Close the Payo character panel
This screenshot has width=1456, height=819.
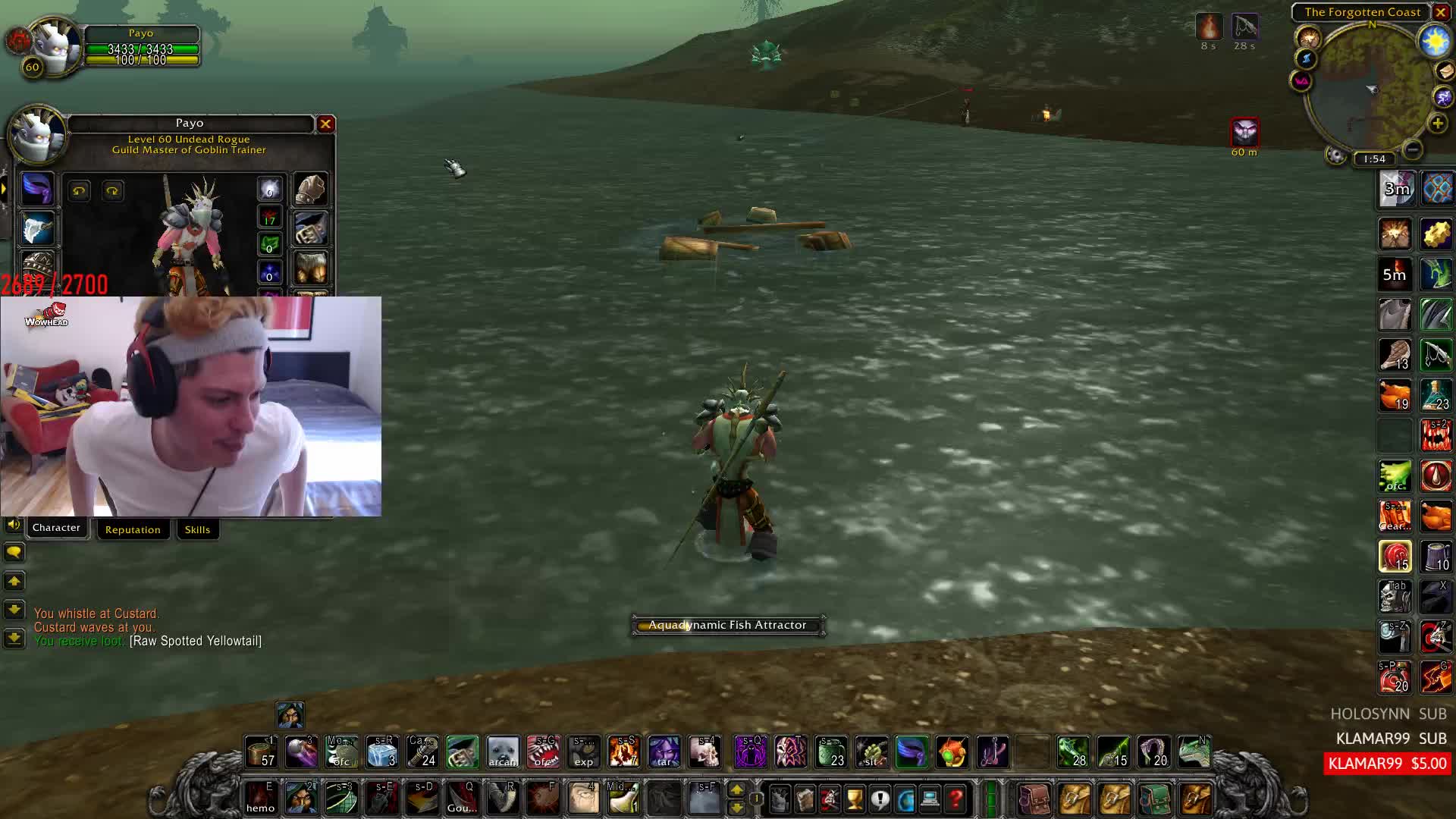(325, 124)
